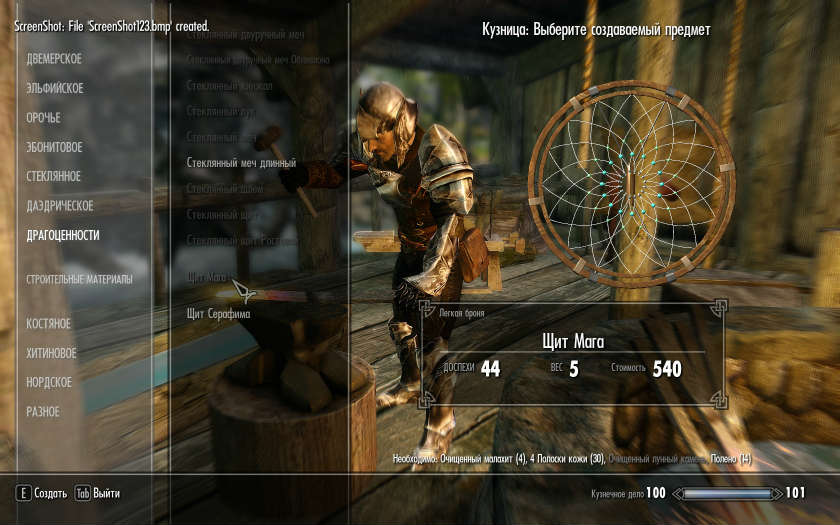Choose Щит Серафима in the item list
This screenshot has width=840, height=525.
coord(218,313)
